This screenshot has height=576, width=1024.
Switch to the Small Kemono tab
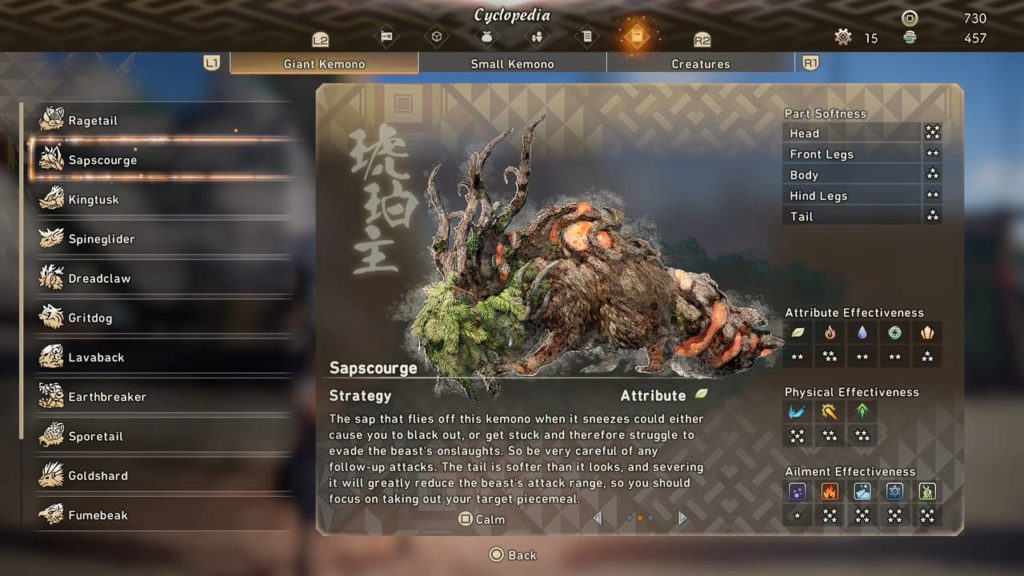pos(512,64)
